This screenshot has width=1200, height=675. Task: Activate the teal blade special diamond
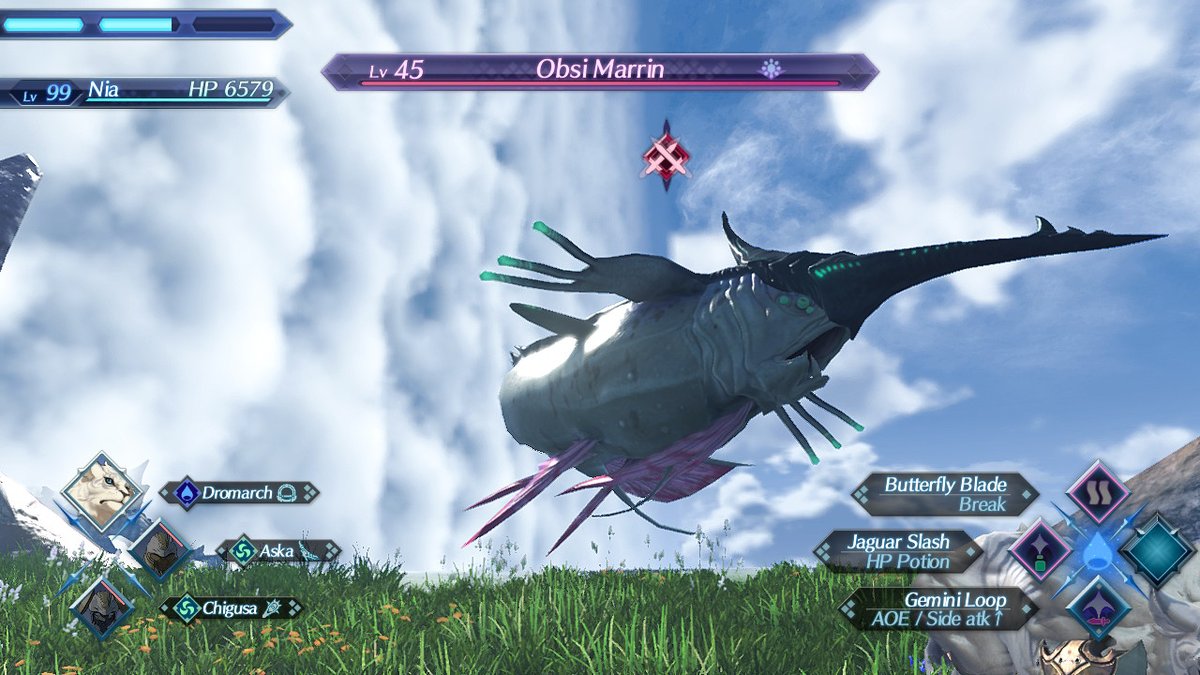click(1156, 550)
